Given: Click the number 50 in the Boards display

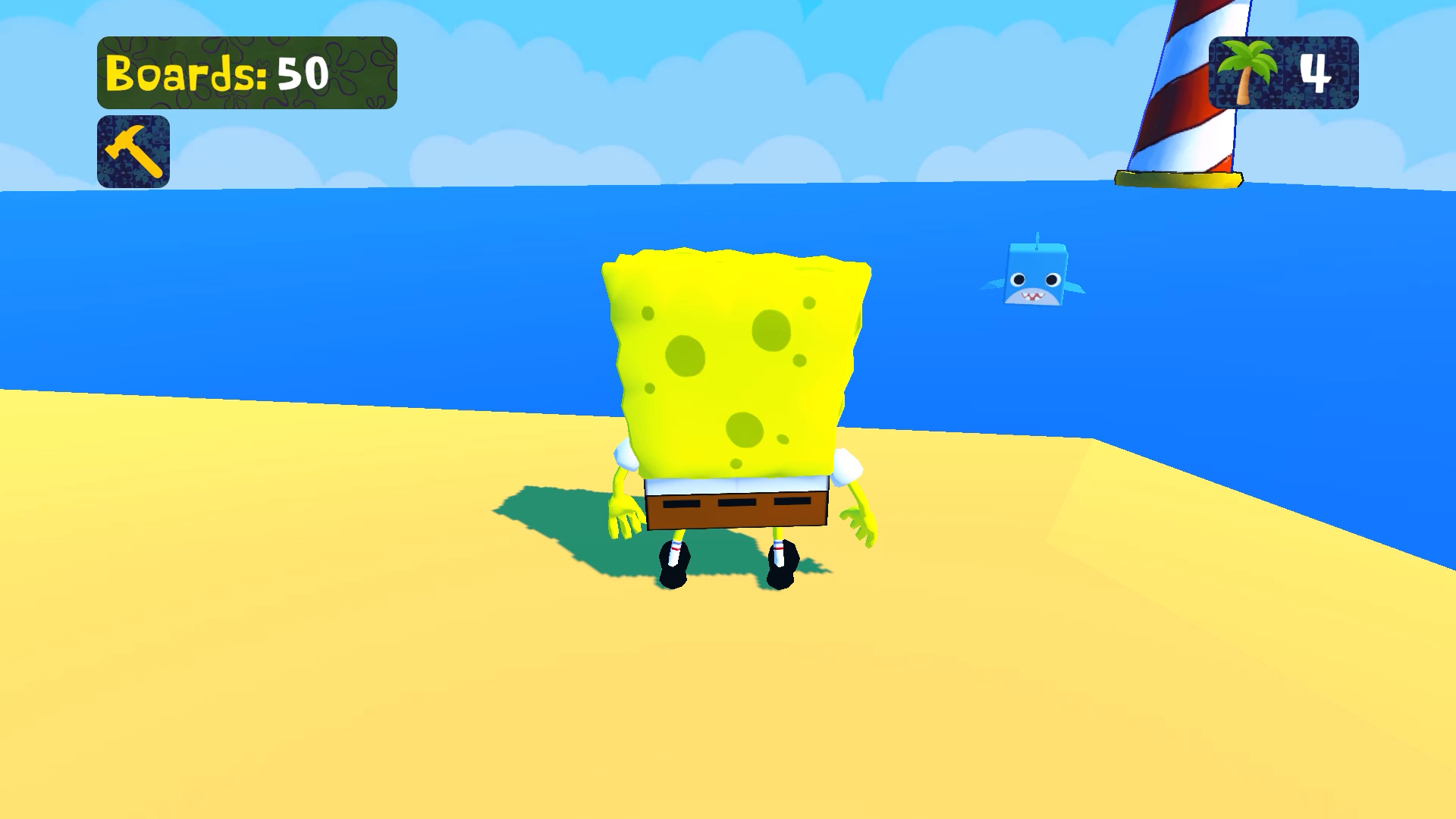Looking at the screenshot, I should coord(303,74).
